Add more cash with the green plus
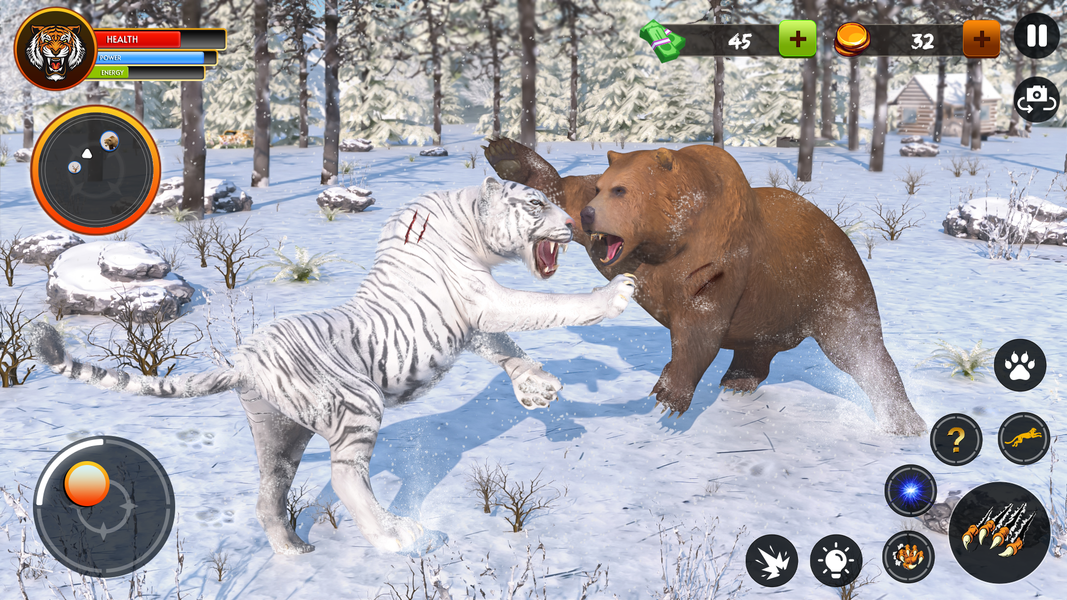Screen dimensions: 1067x600 point(797,39)
